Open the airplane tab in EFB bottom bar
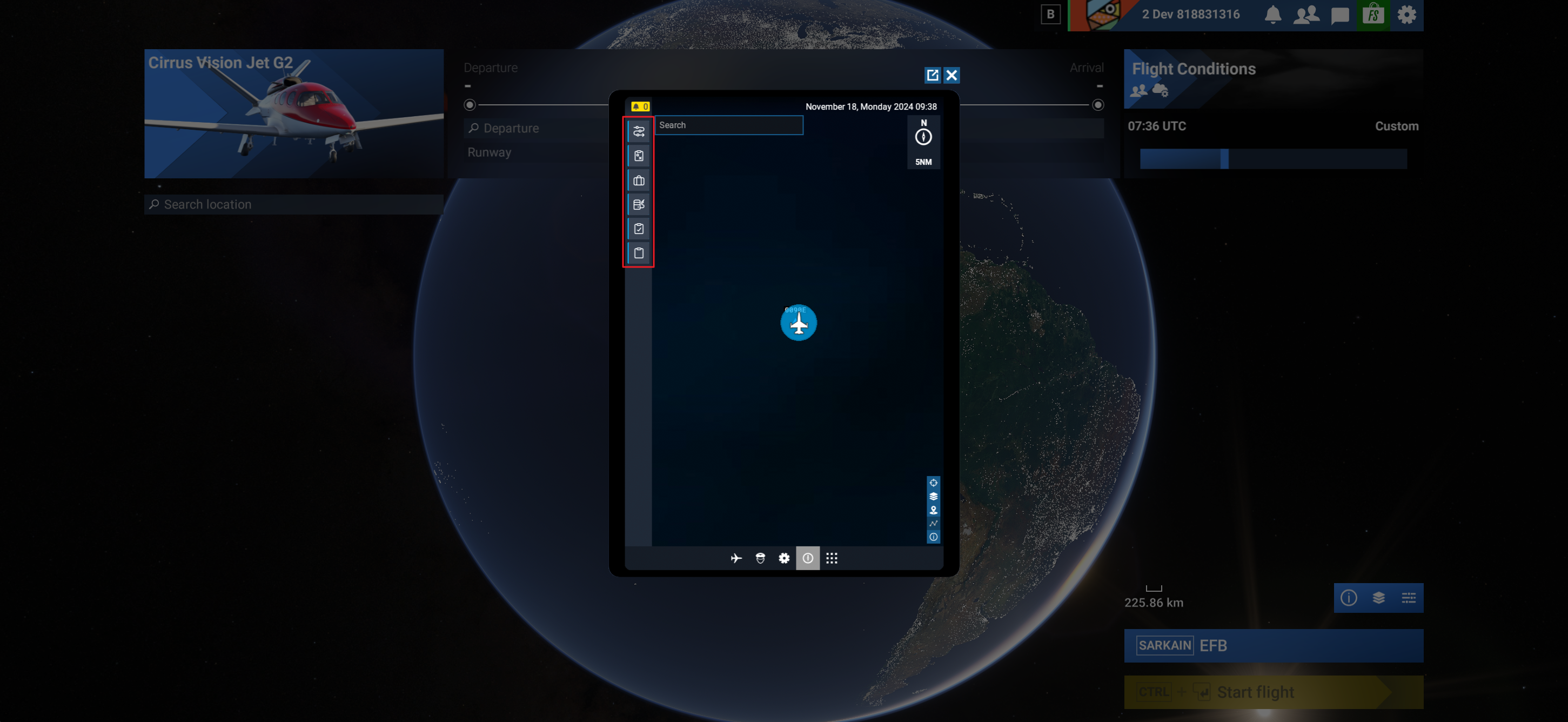 click(736, 558)
